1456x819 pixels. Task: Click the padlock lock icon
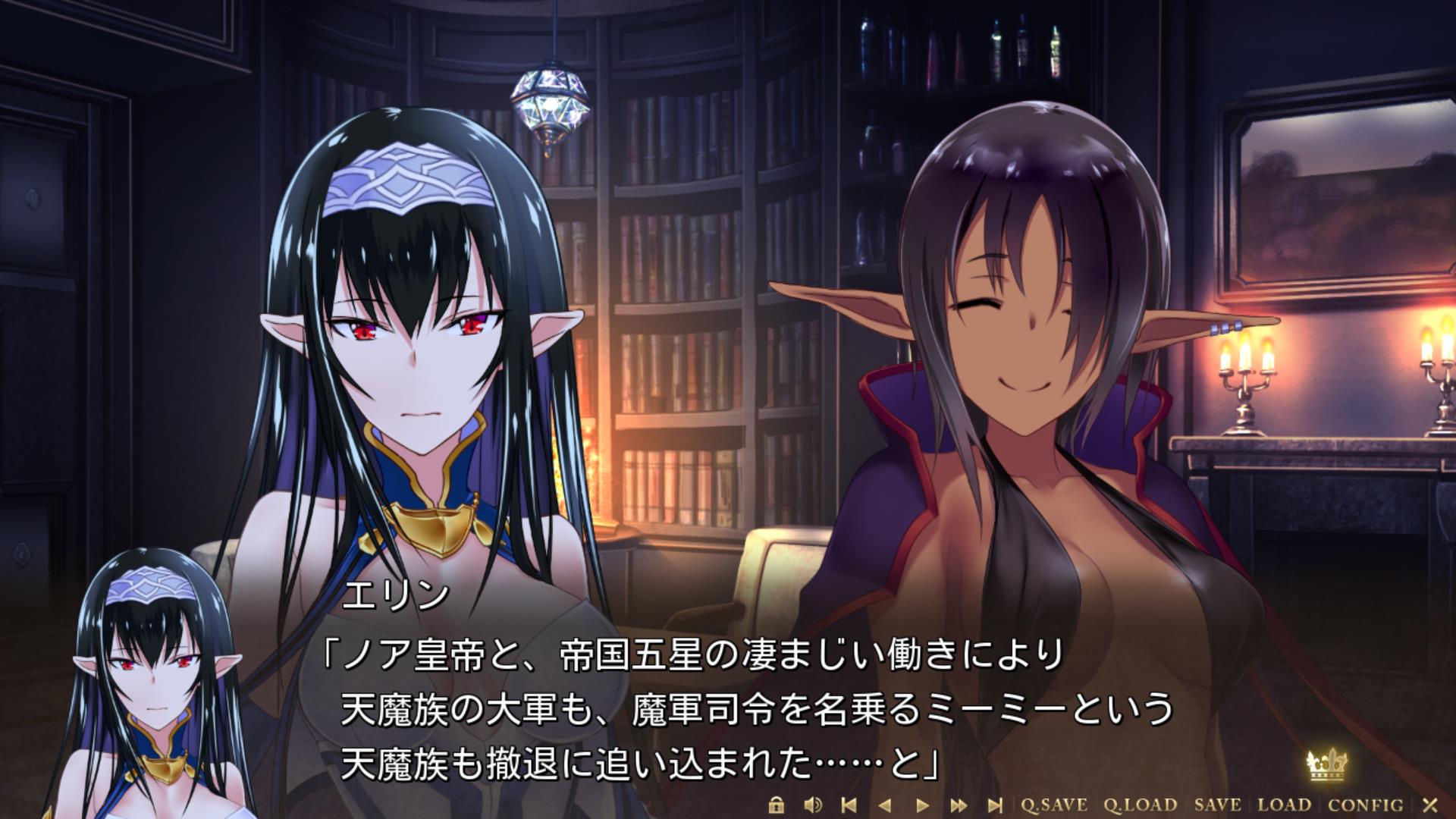point(776,805)
